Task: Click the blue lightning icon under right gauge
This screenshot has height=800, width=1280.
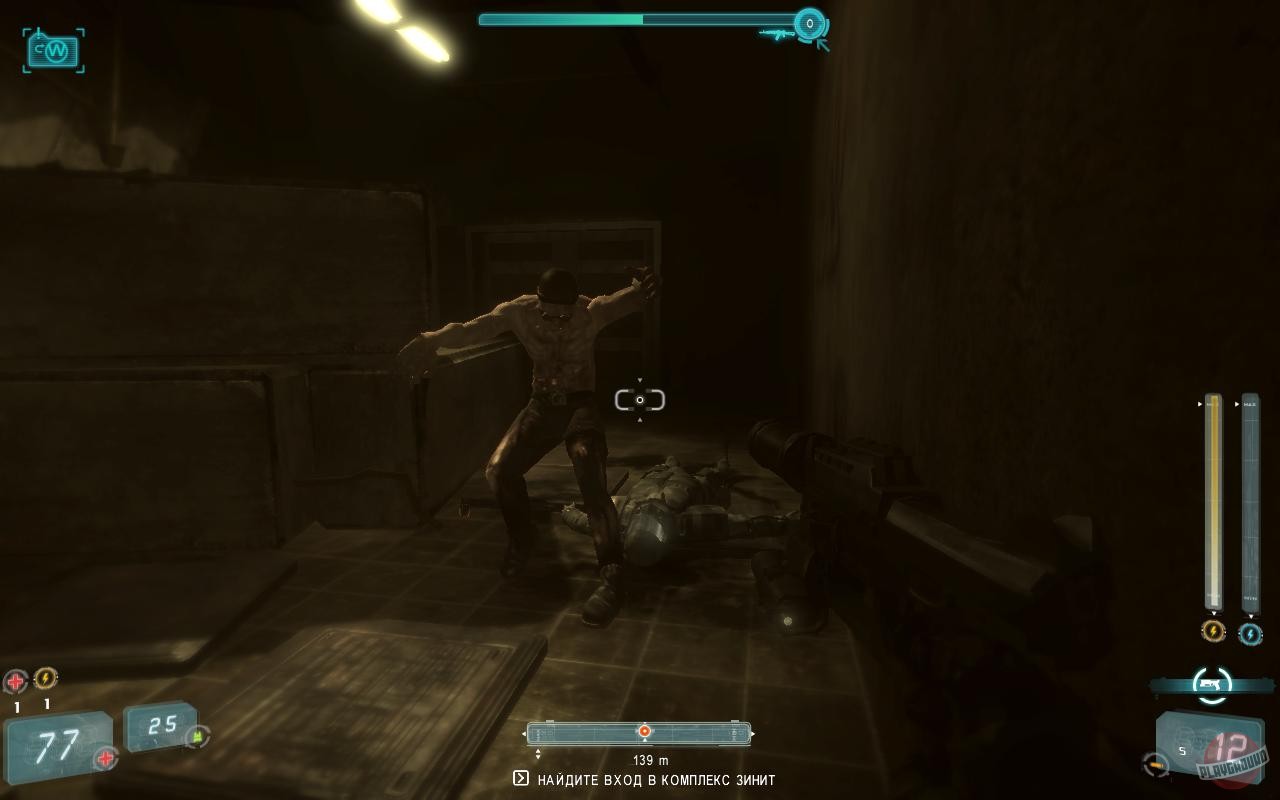Action: point(1249,633)
